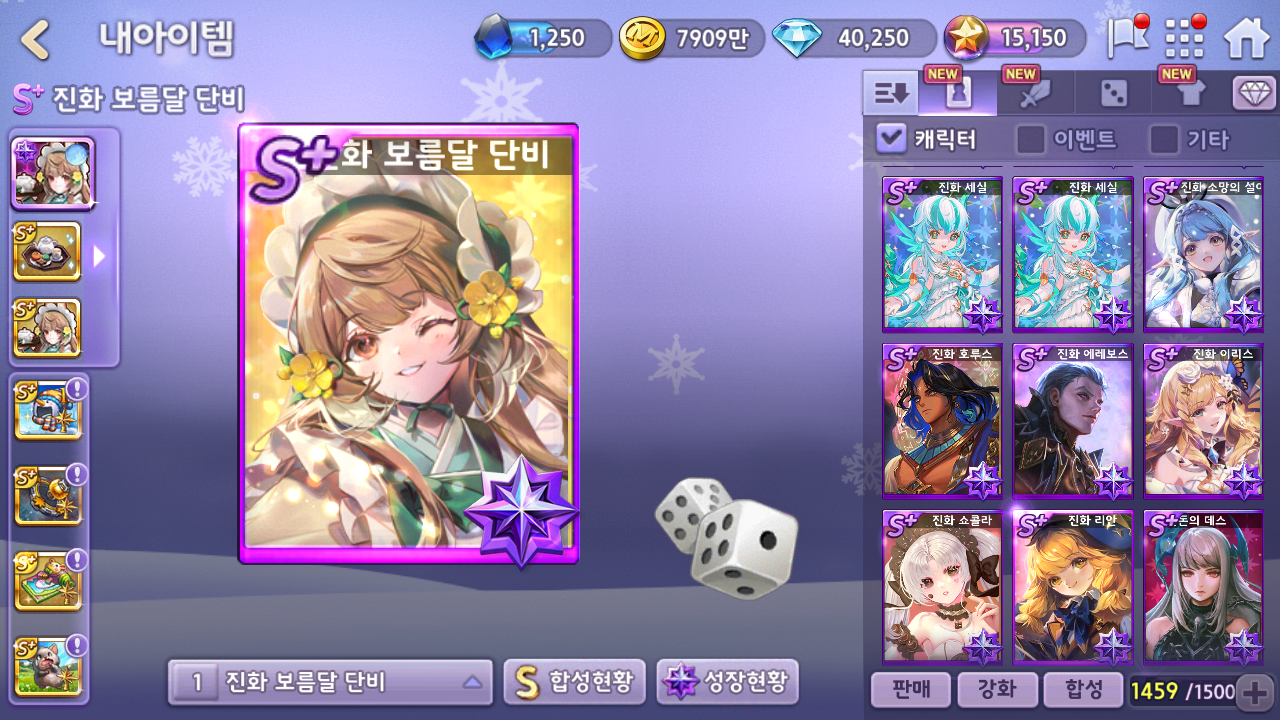Open 합성현황 synthesis status
The width and height of the screenshot is (1280, 720).
click(x=574, y=683)
